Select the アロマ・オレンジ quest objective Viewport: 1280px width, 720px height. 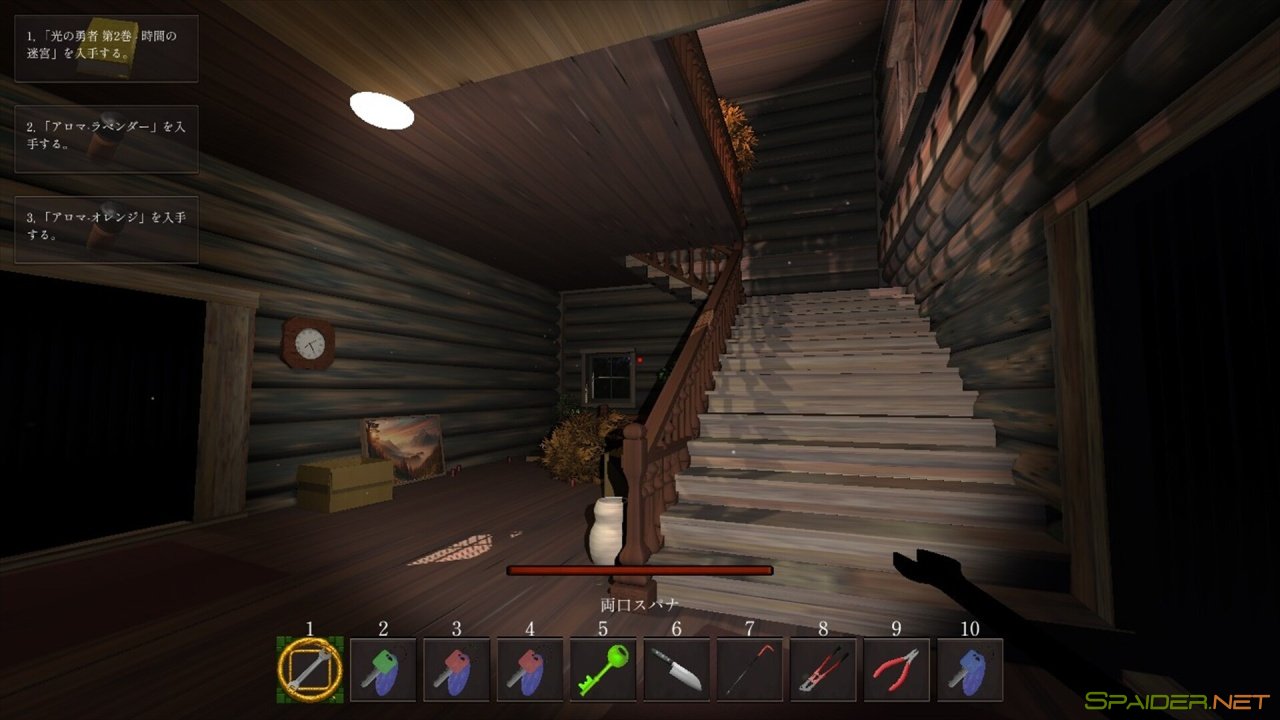tap(105, 230)
